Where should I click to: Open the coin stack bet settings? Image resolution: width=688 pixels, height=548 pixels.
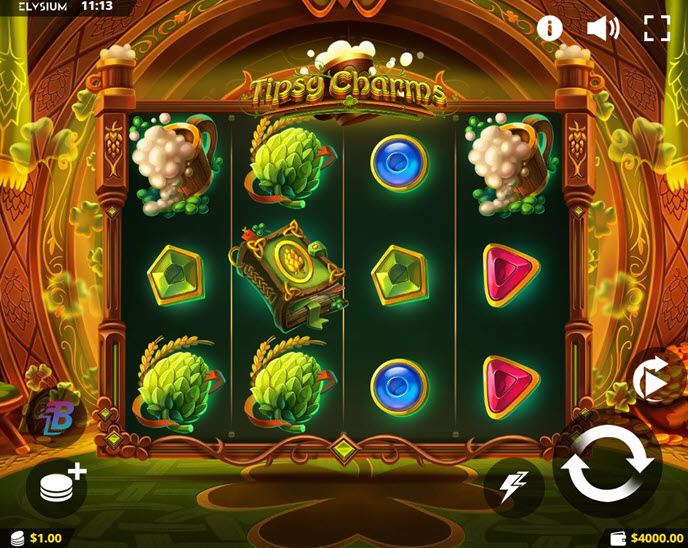(59, 486)
